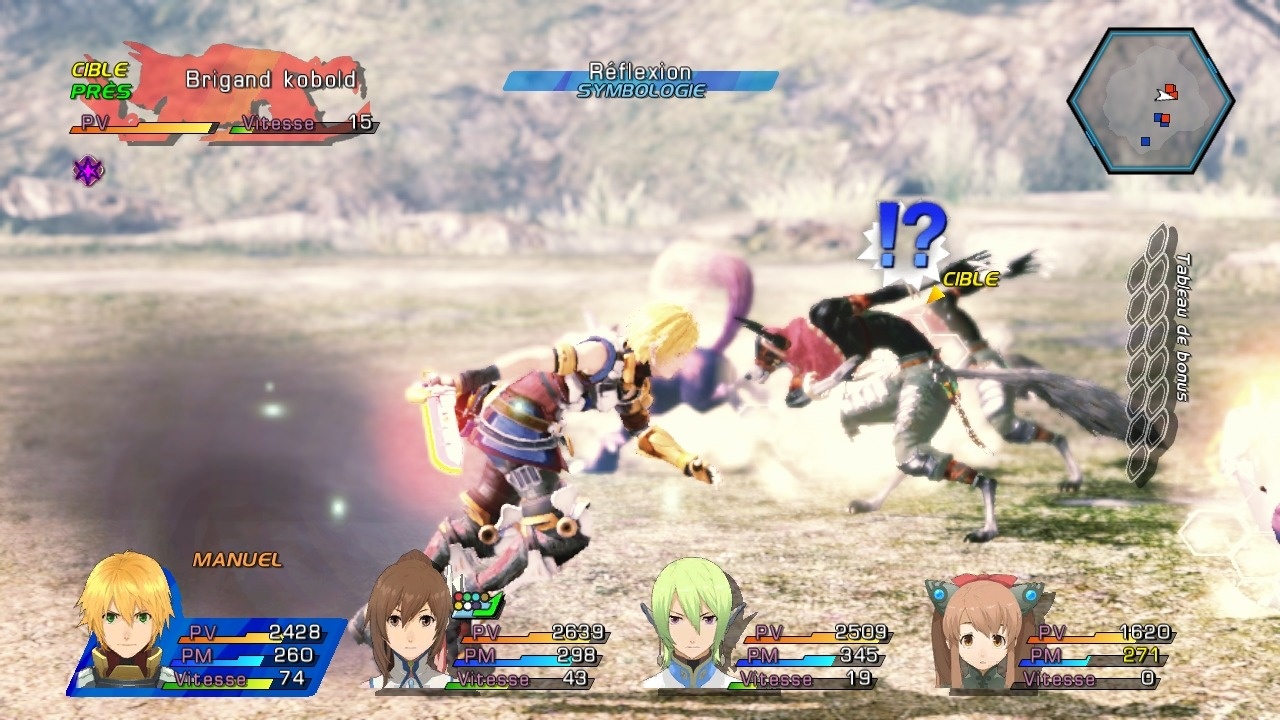Click the purple status effect icon
Image resolution: width=1280 pixels, height=720 pixels.
coord(88,171)
